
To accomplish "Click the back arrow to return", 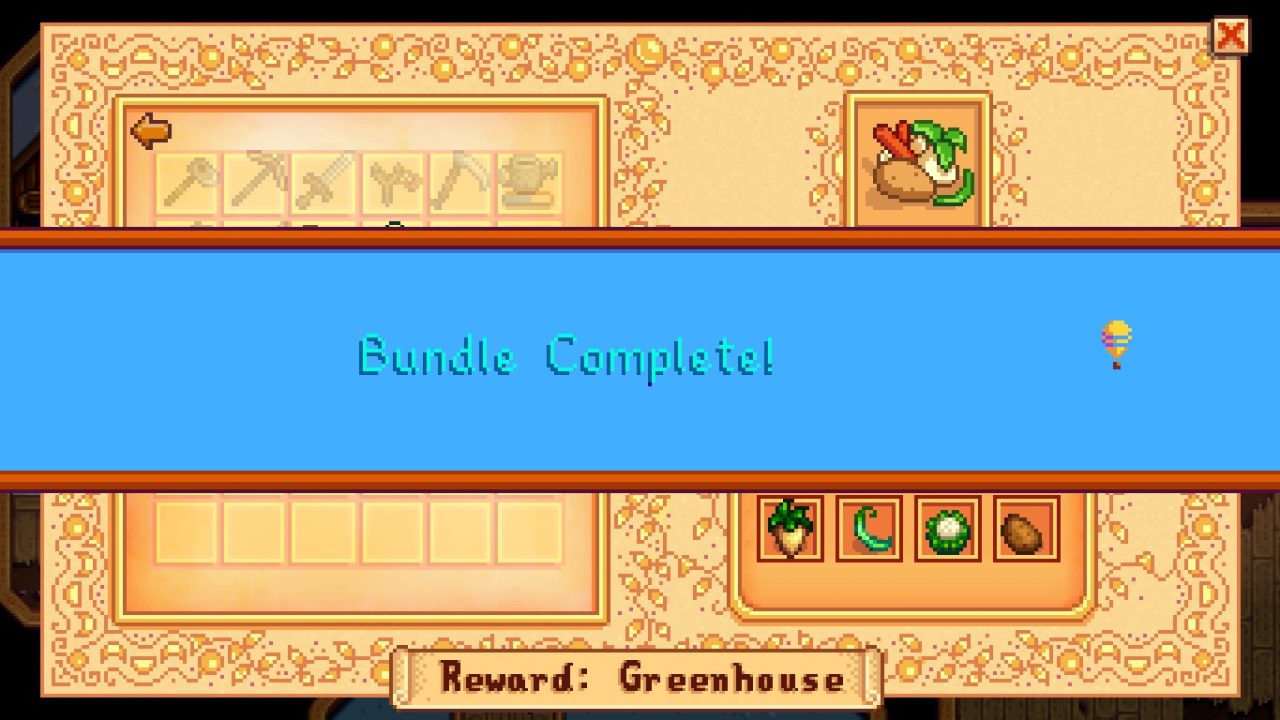I will (x=152, y=128).
